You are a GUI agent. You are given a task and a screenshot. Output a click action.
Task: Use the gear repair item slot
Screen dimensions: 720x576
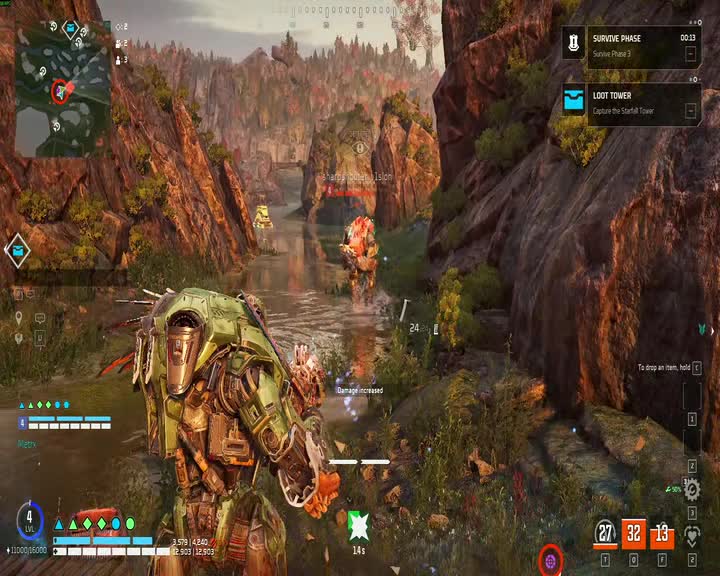pyautogui.click(x=692, y=489)
